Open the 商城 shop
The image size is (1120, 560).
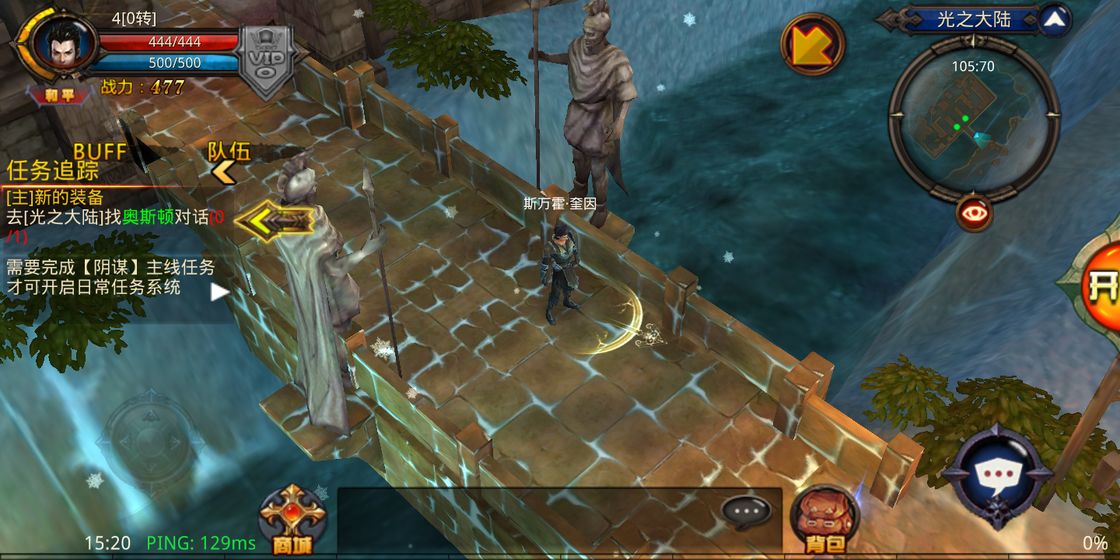[x=291, y=519]
